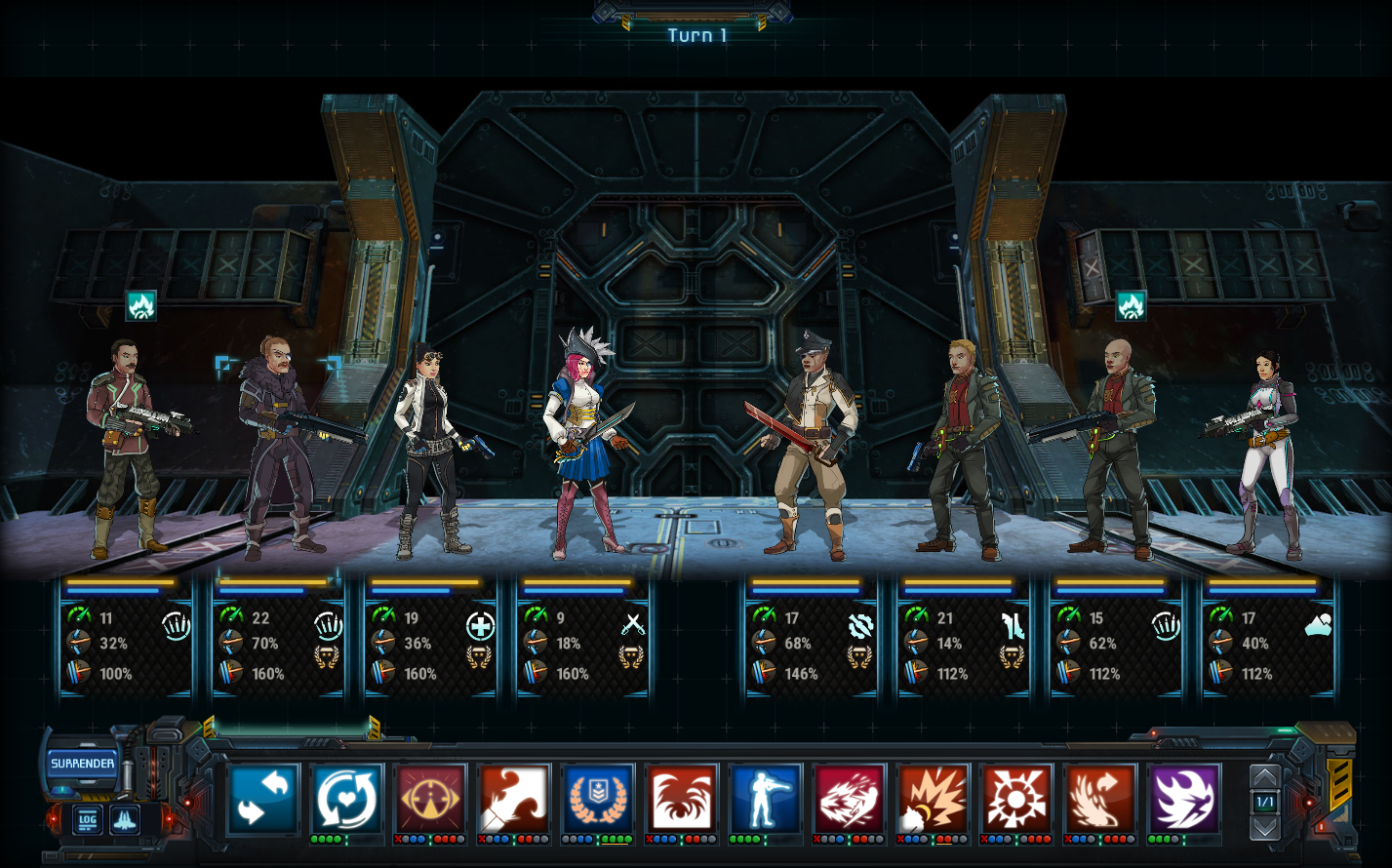Target the enemy card with 146% stat

(811, 639)
